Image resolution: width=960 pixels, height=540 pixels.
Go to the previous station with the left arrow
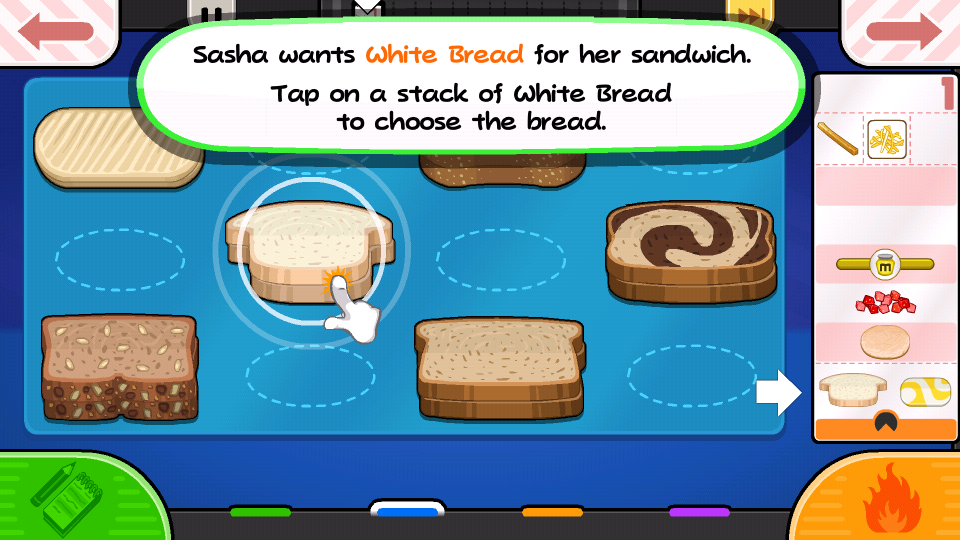click(x=56, y=29)
